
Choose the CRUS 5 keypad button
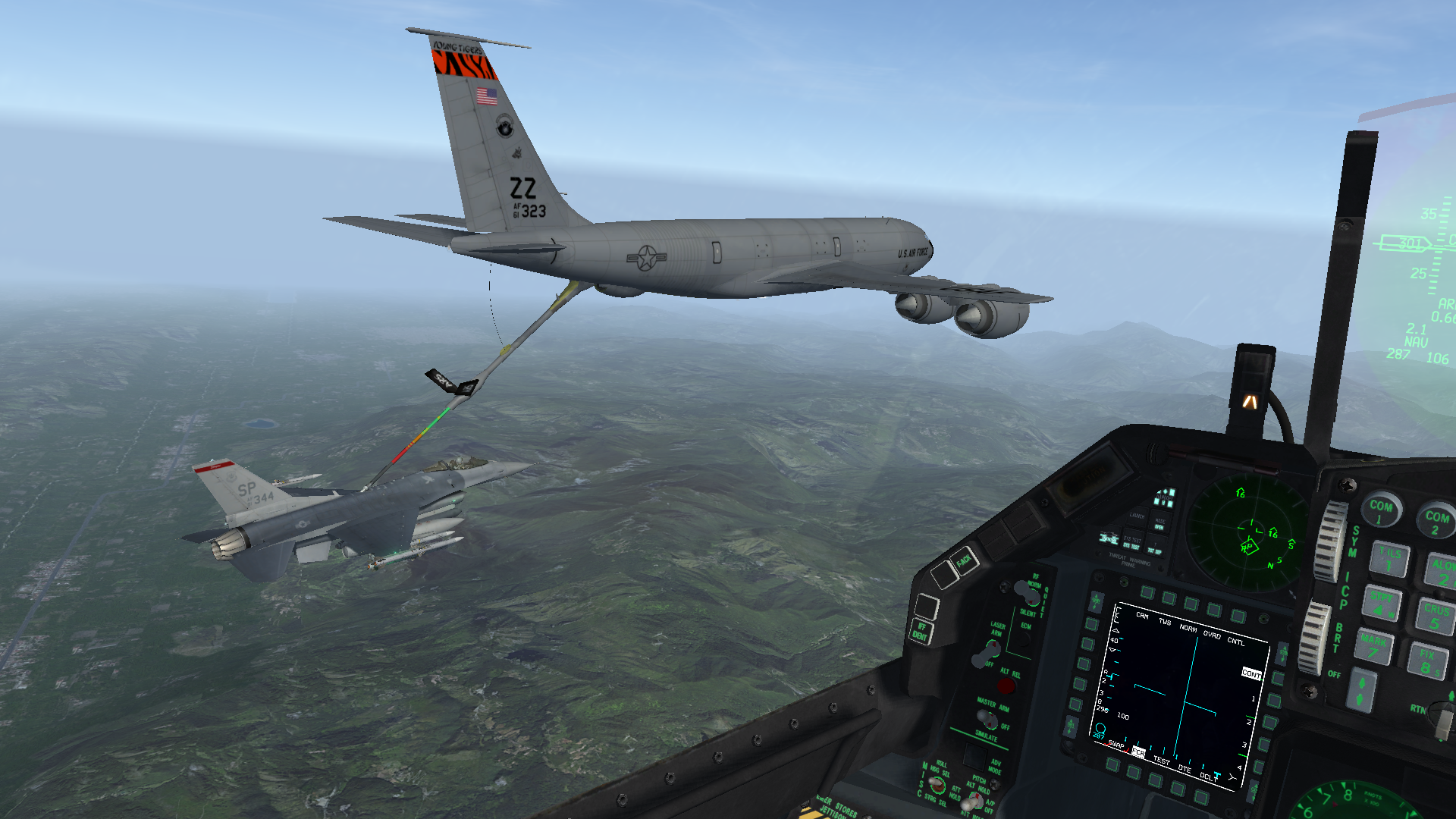coord(1436,616)
